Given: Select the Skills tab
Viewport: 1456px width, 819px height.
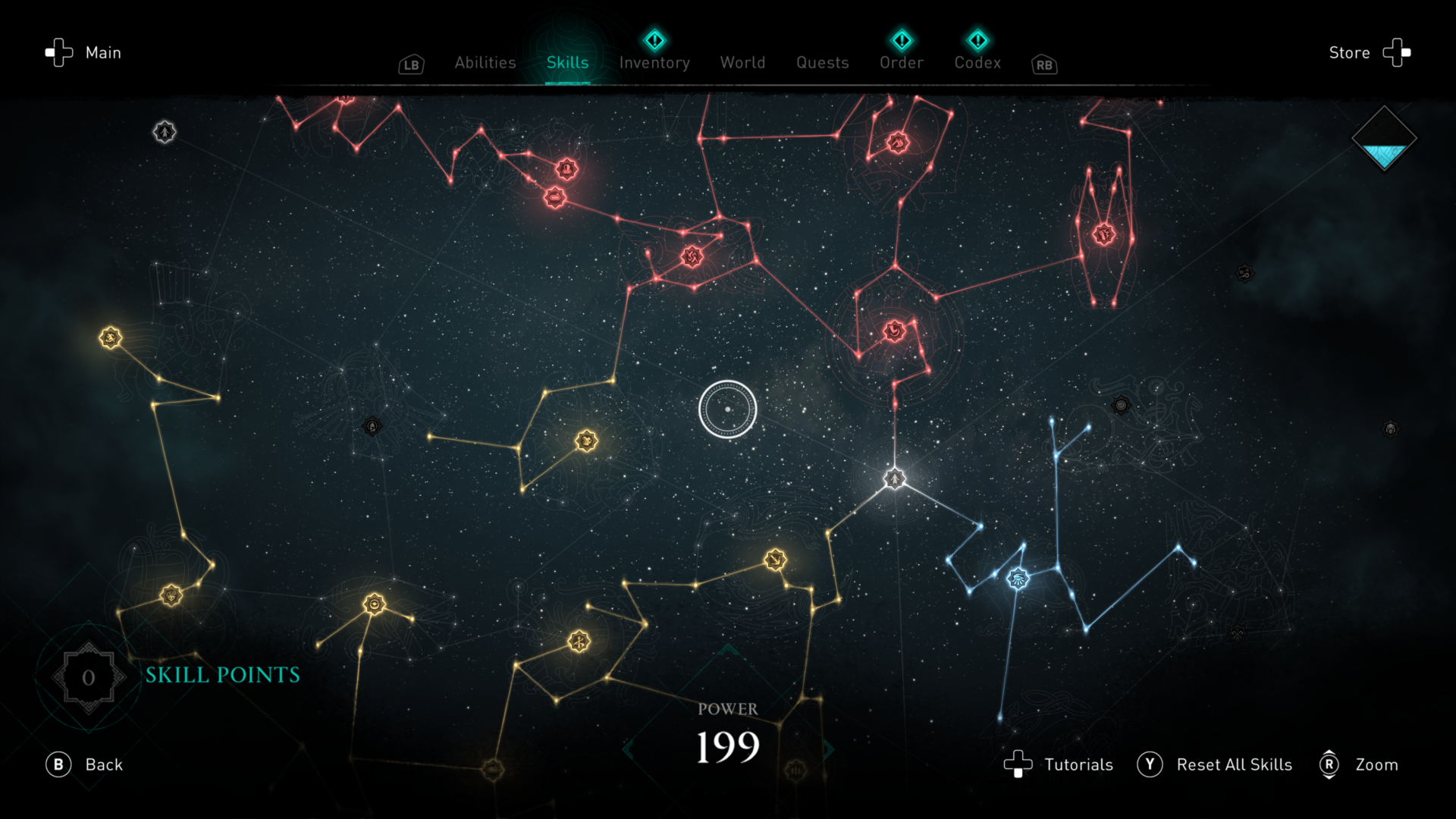Looking at the screenshot, I should click(x=567, y=63).
